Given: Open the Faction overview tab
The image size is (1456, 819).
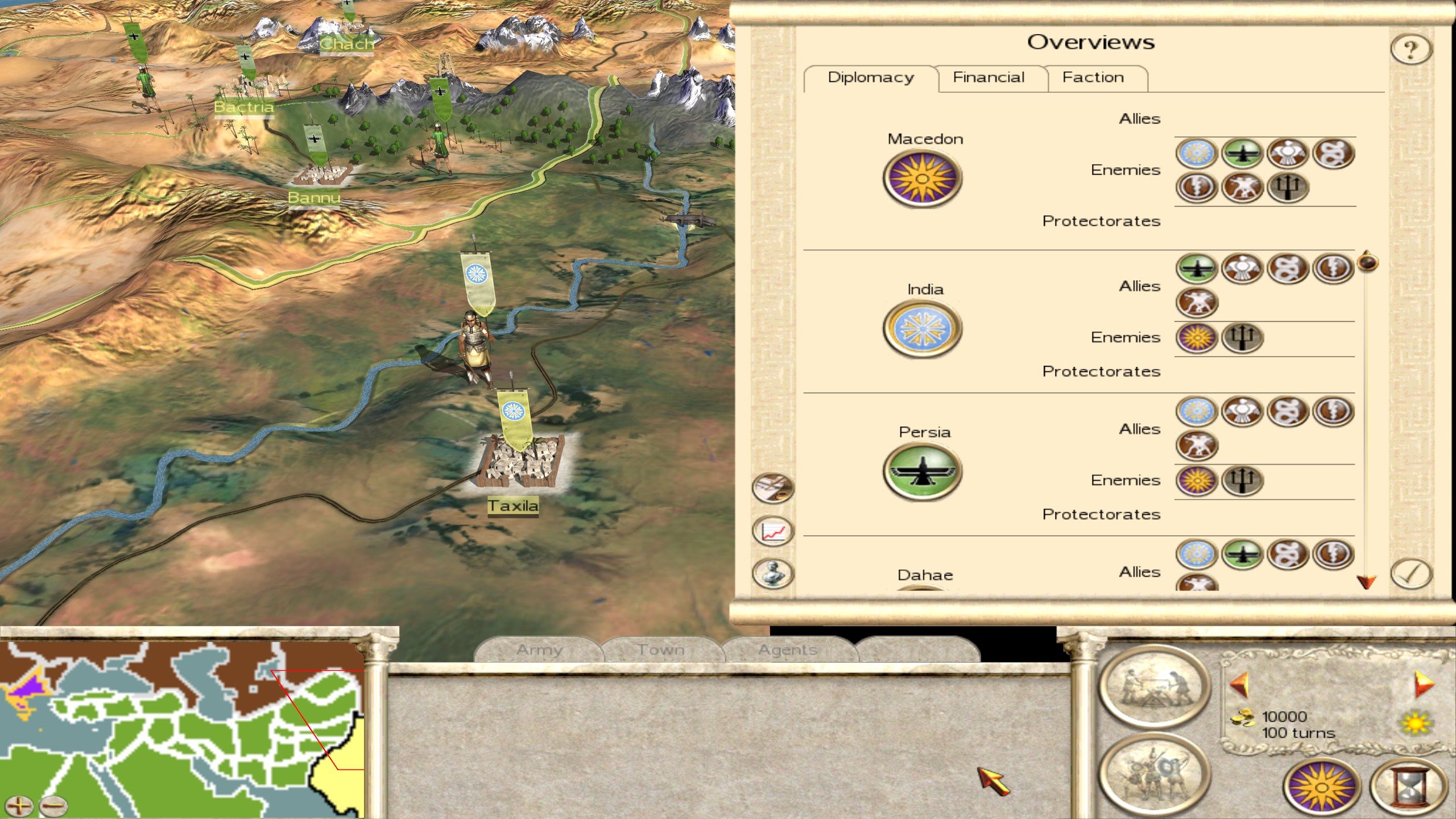Looking at the screenshot, I should point(1093,77).
